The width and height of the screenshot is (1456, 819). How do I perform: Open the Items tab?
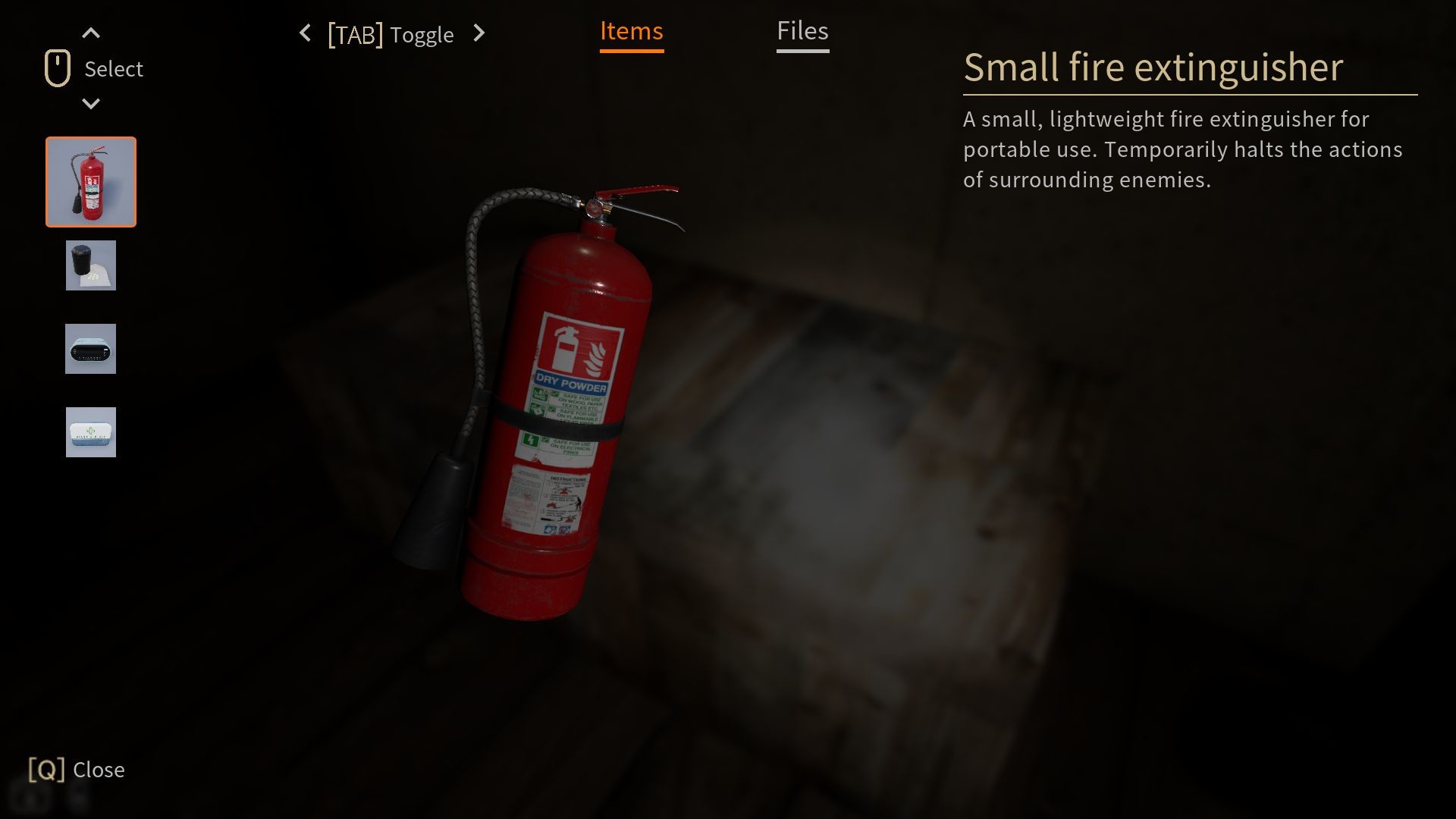(x=631, y=32)
